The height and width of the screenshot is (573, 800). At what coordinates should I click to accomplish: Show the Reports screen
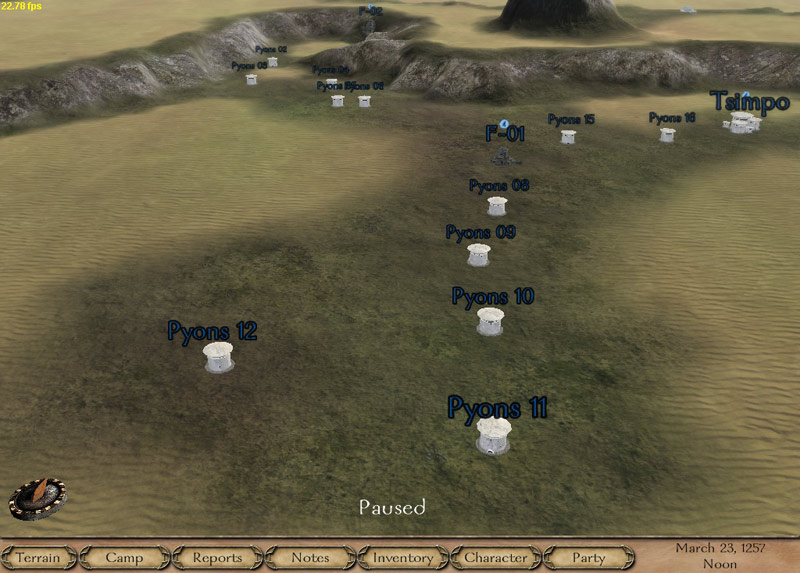217,557
